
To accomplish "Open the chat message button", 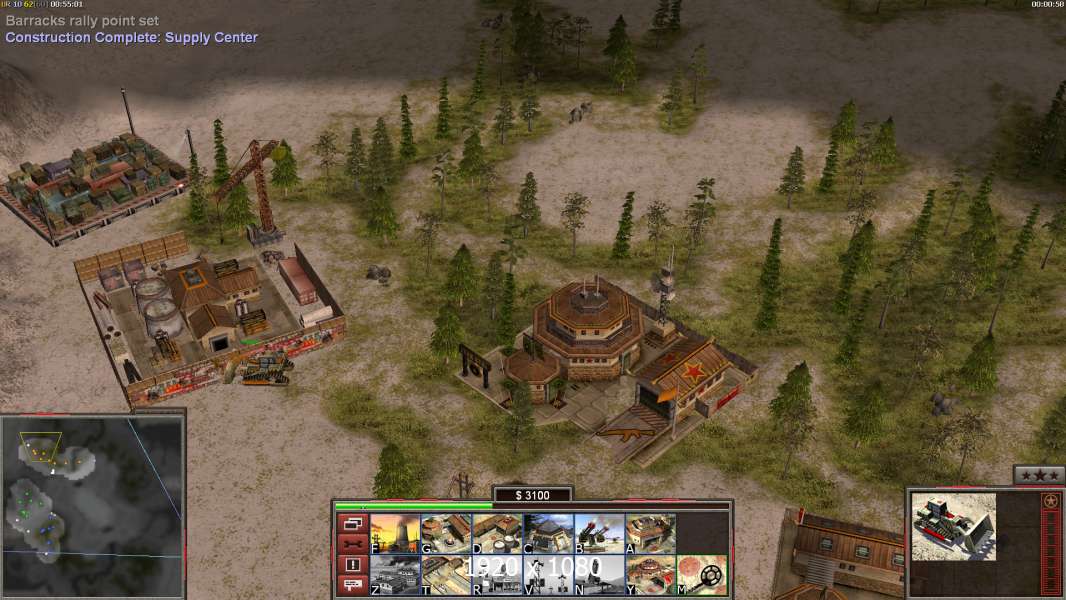I will point(352,585).
